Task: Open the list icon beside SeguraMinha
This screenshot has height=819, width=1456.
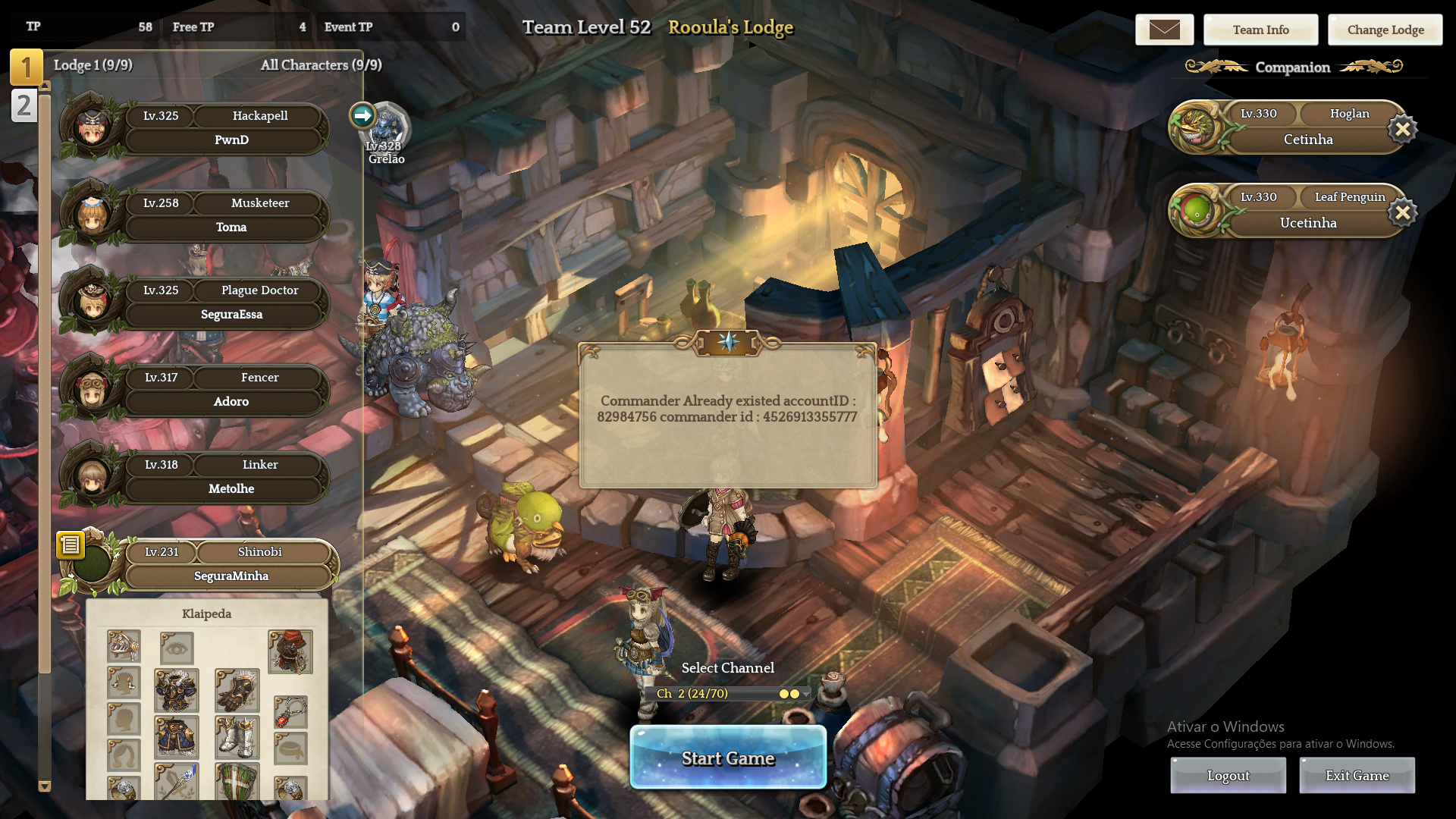Action: pos(70,544)
